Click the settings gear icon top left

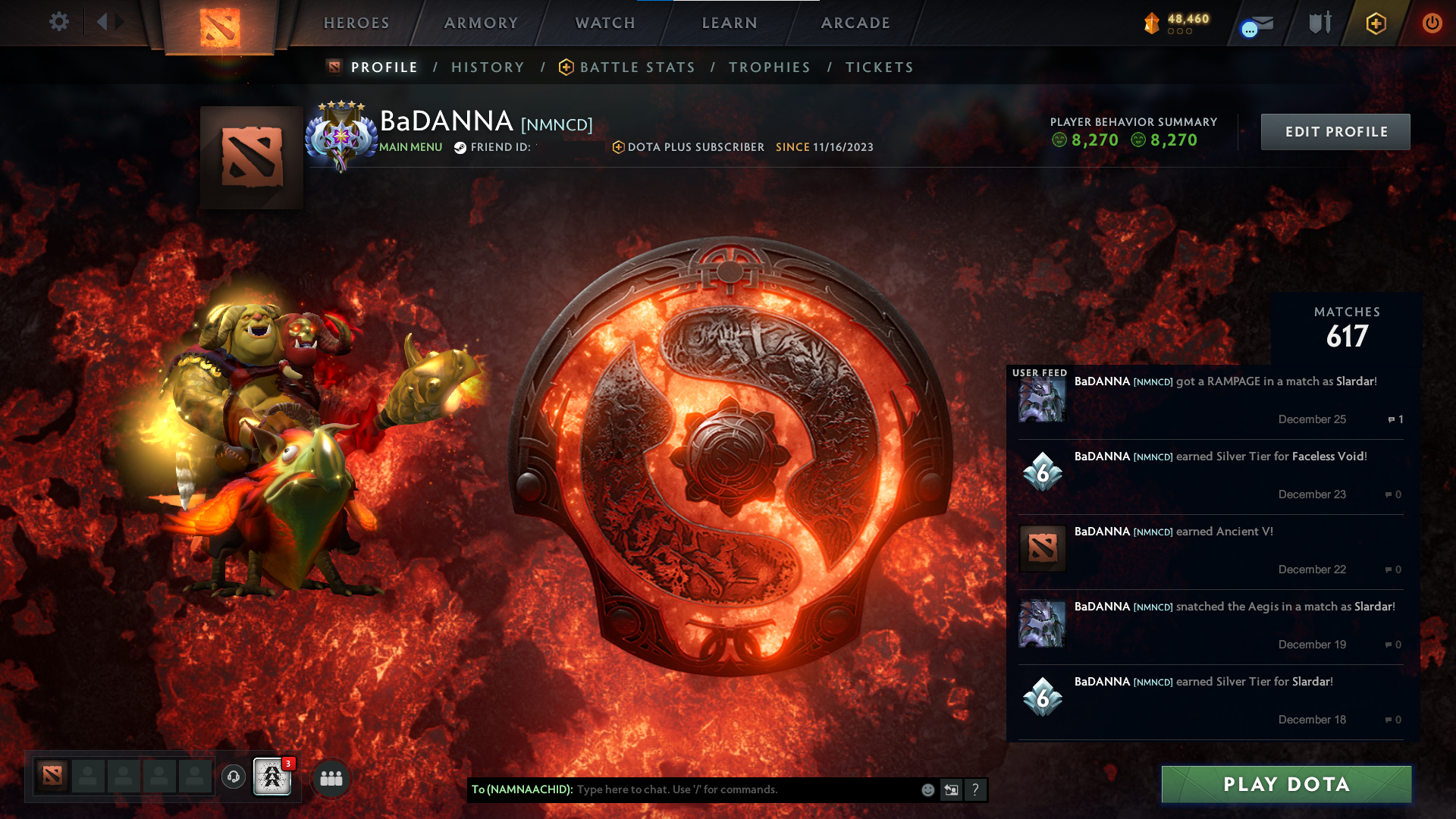click(59, 22)
